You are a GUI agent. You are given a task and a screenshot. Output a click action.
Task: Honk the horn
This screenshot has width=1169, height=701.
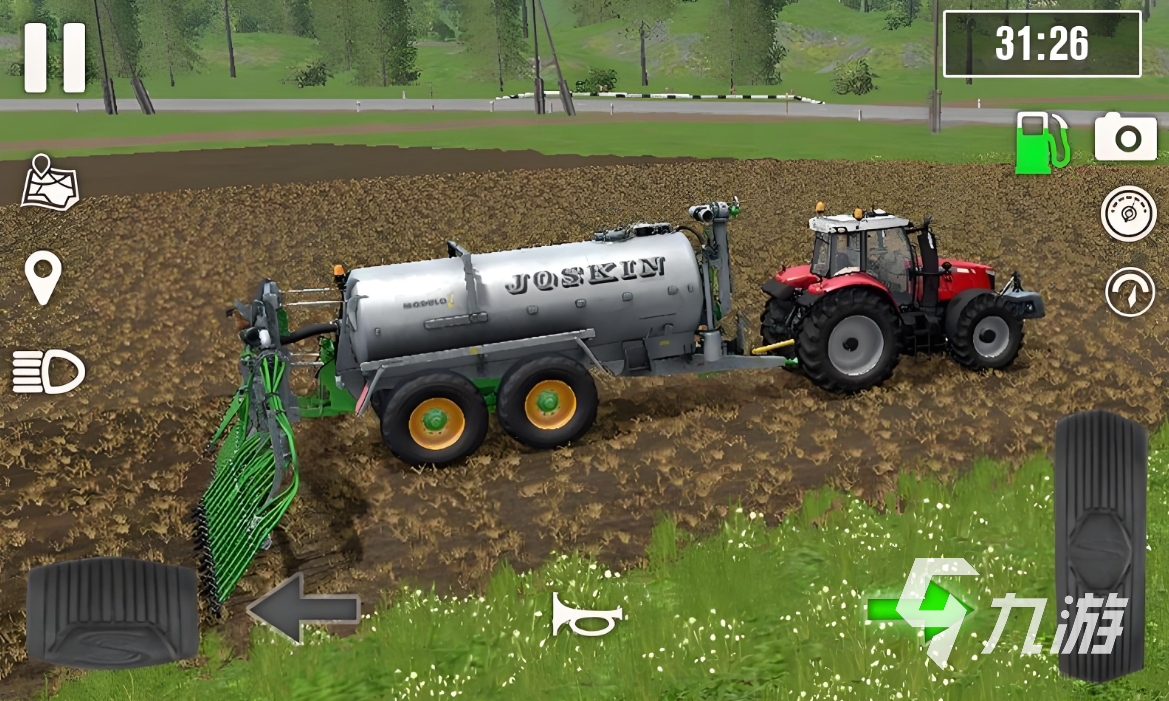587,615
